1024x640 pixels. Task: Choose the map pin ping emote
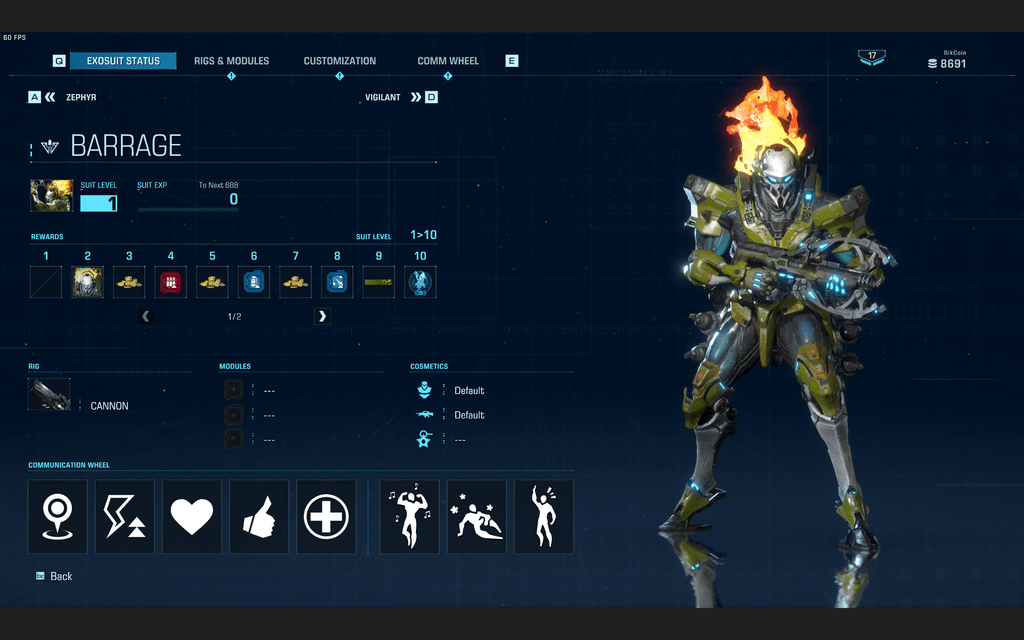[x=58, y=517]
